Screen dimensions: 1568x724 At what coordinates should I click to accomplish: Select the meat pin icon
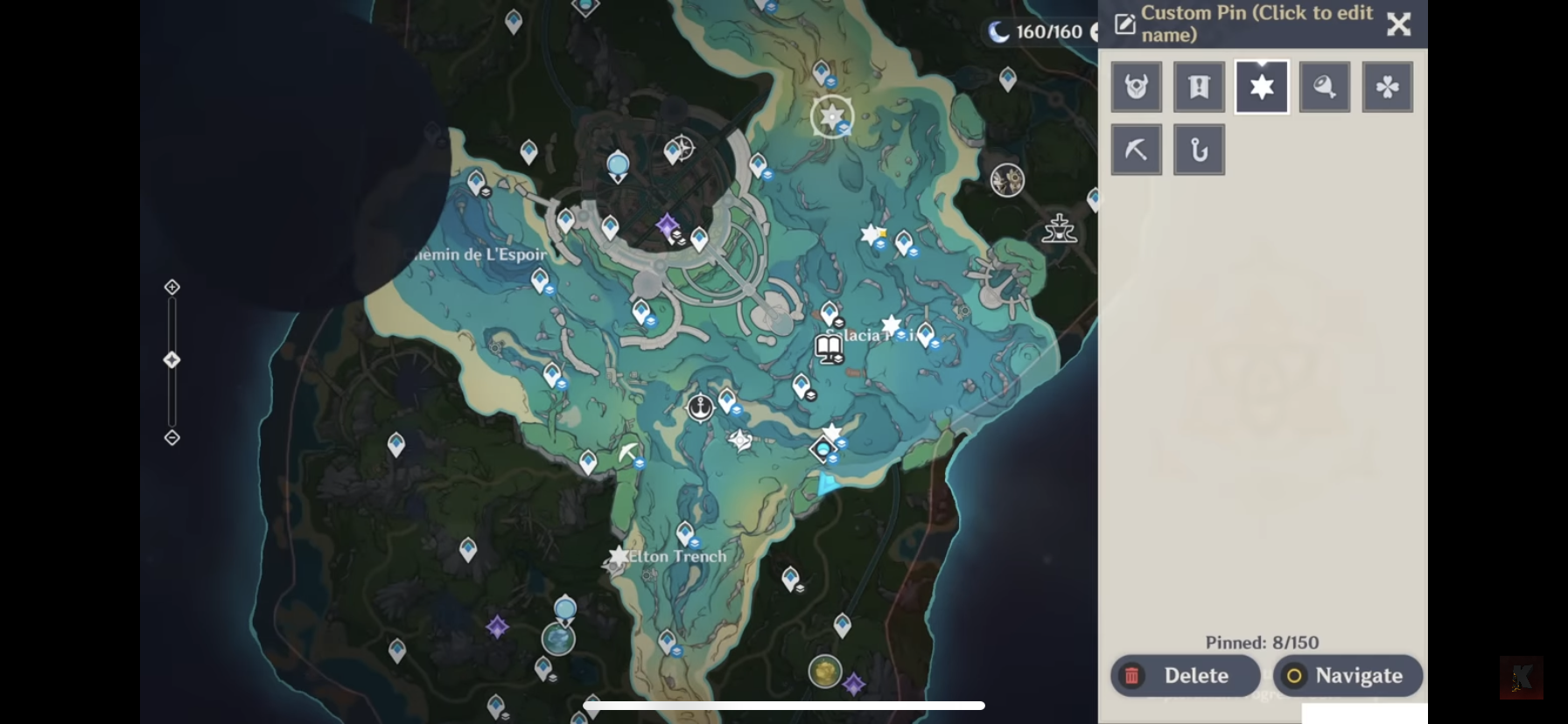coord(1324,86)
